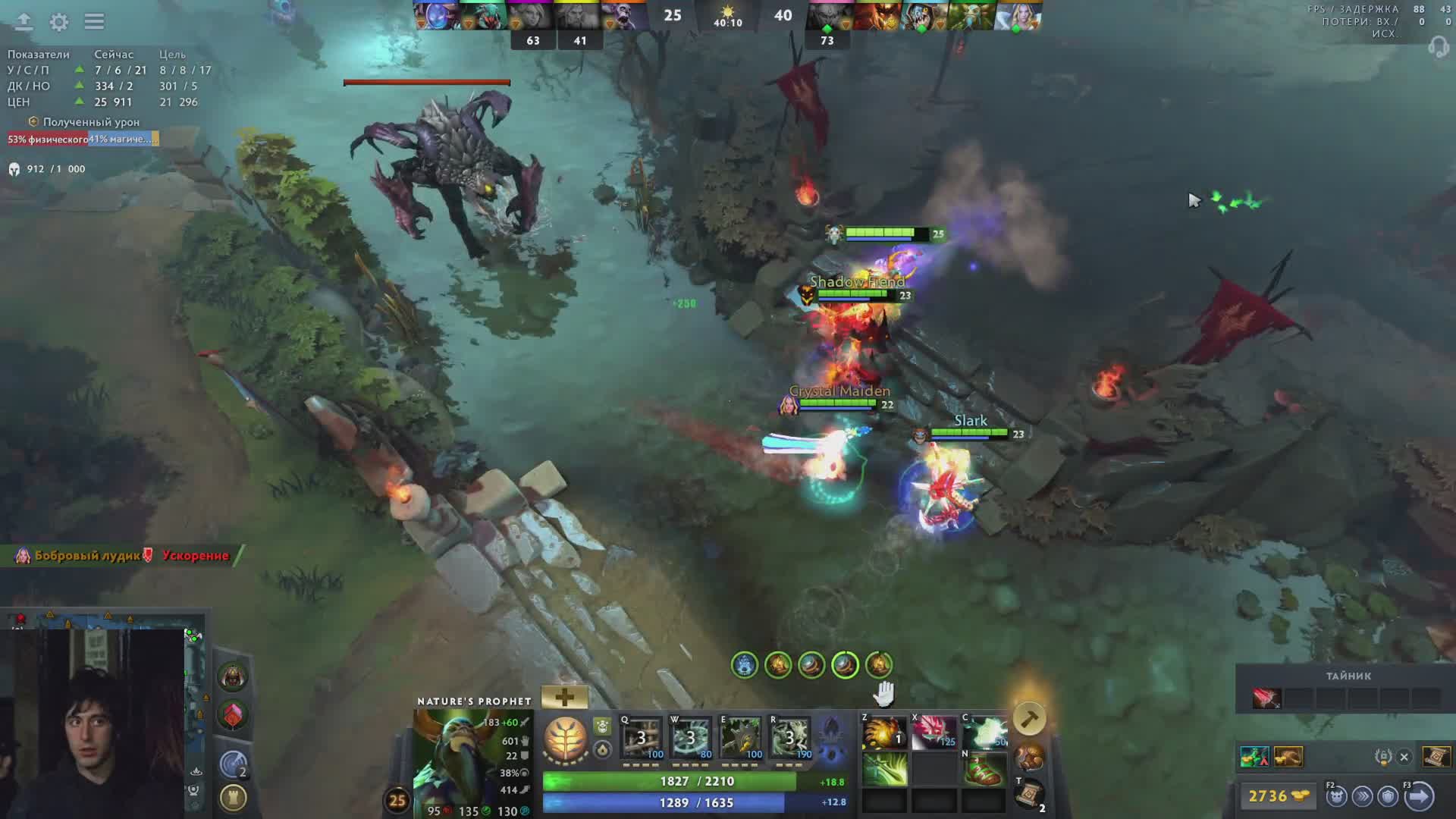Cast the Teleportation ability
1456x819 pixels.
point(690,736)
